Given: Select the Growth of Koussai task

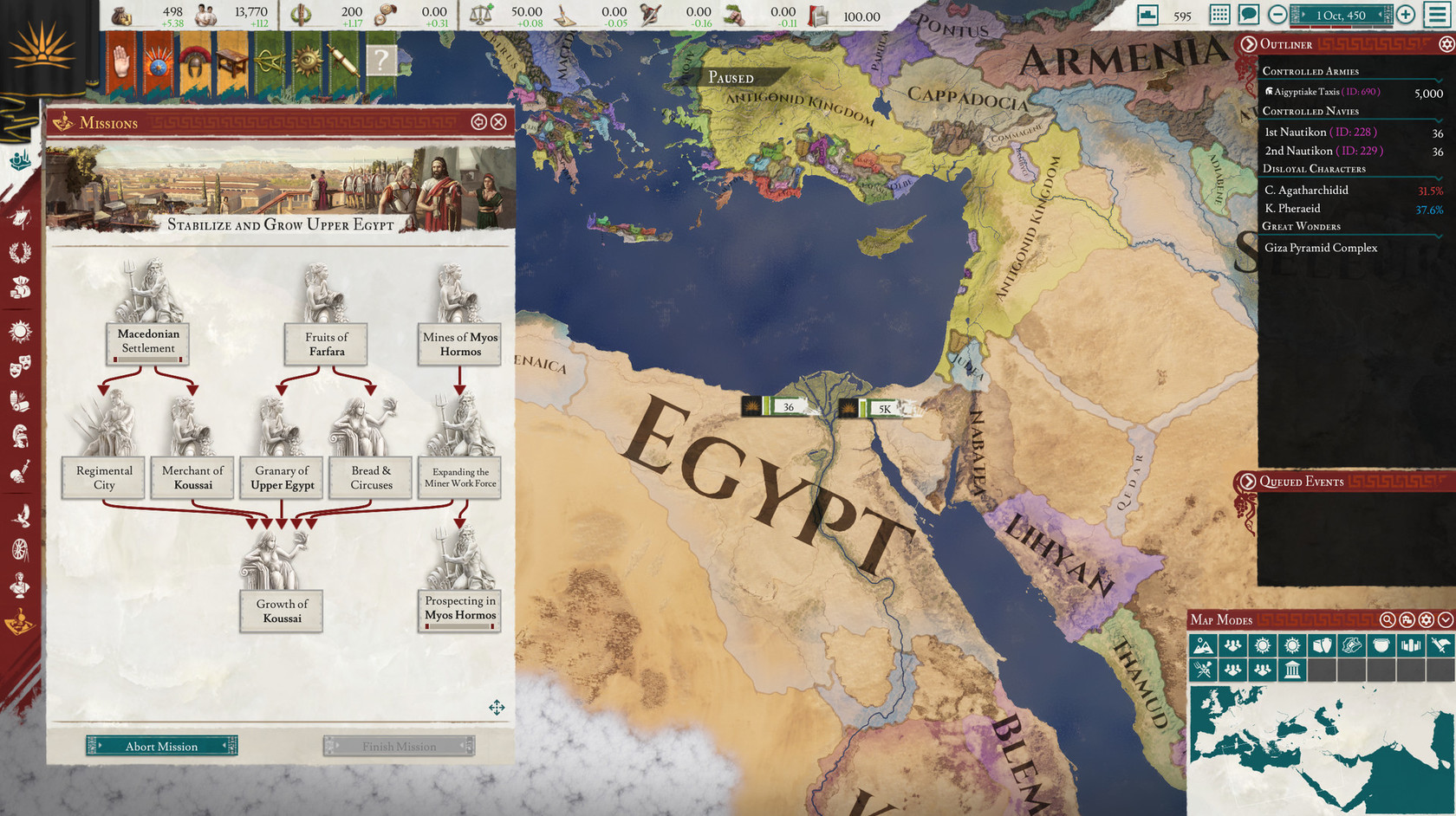Looking at the screenshot, I should (282, 611).
